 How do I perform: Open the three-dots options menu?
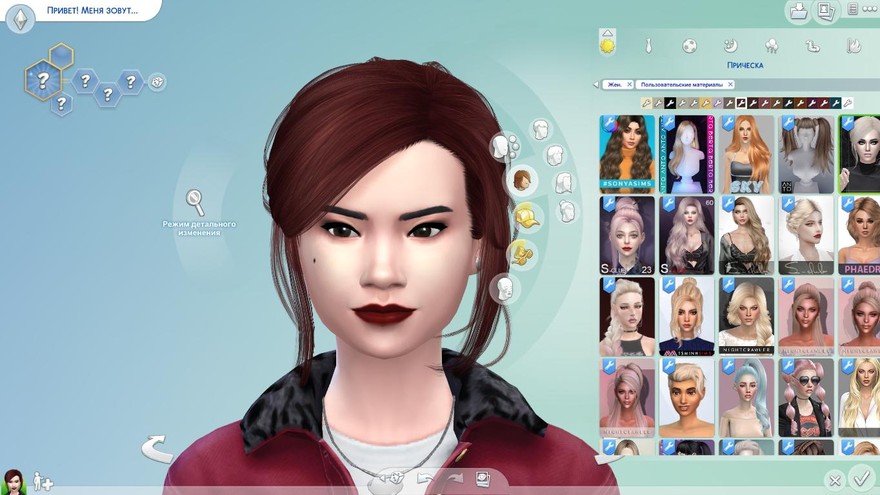(x=856, y=12)
